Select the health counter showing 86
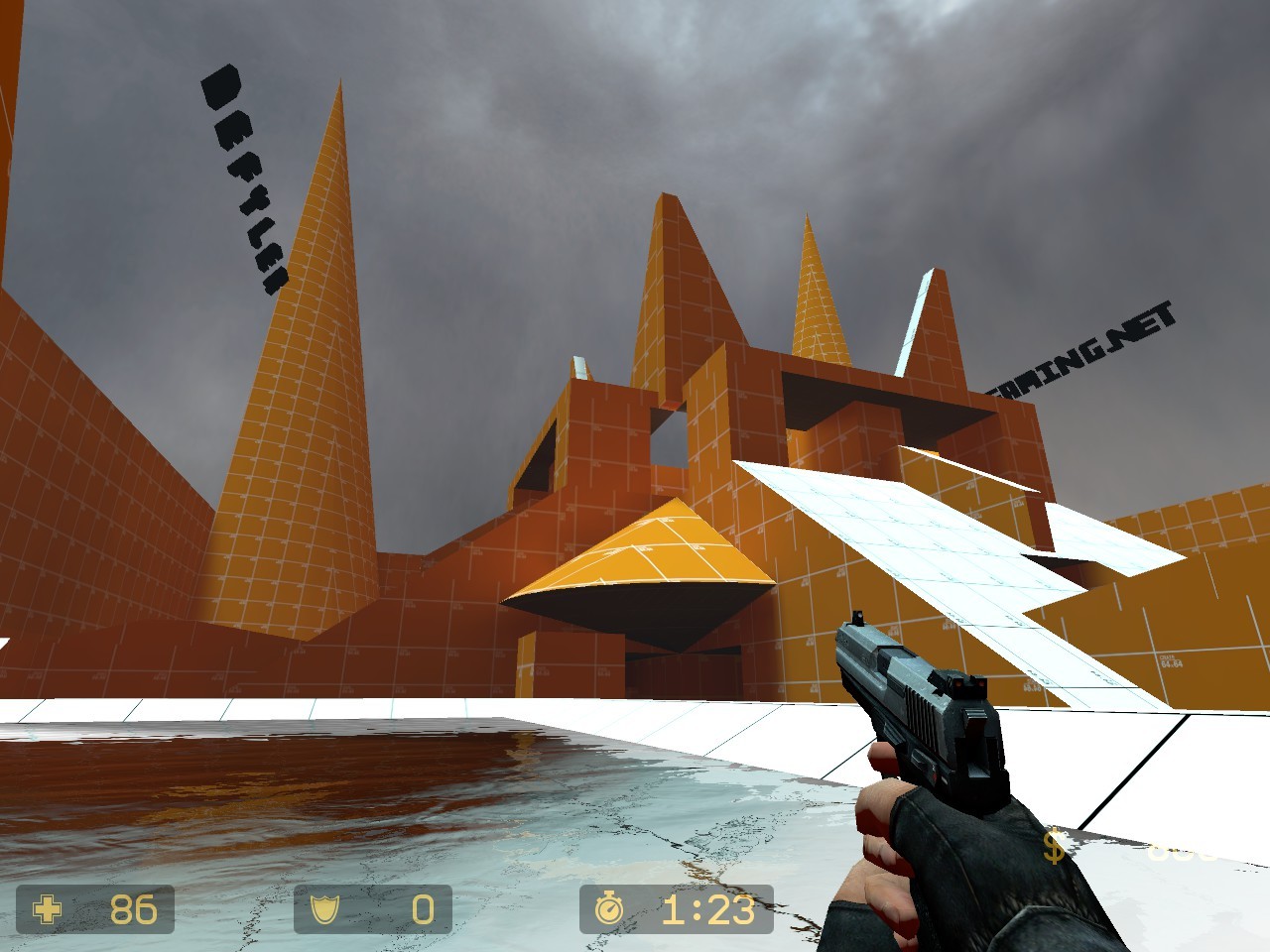This screenshot has height=952, width=1270. pyautogui.click(x=132, y=907)
